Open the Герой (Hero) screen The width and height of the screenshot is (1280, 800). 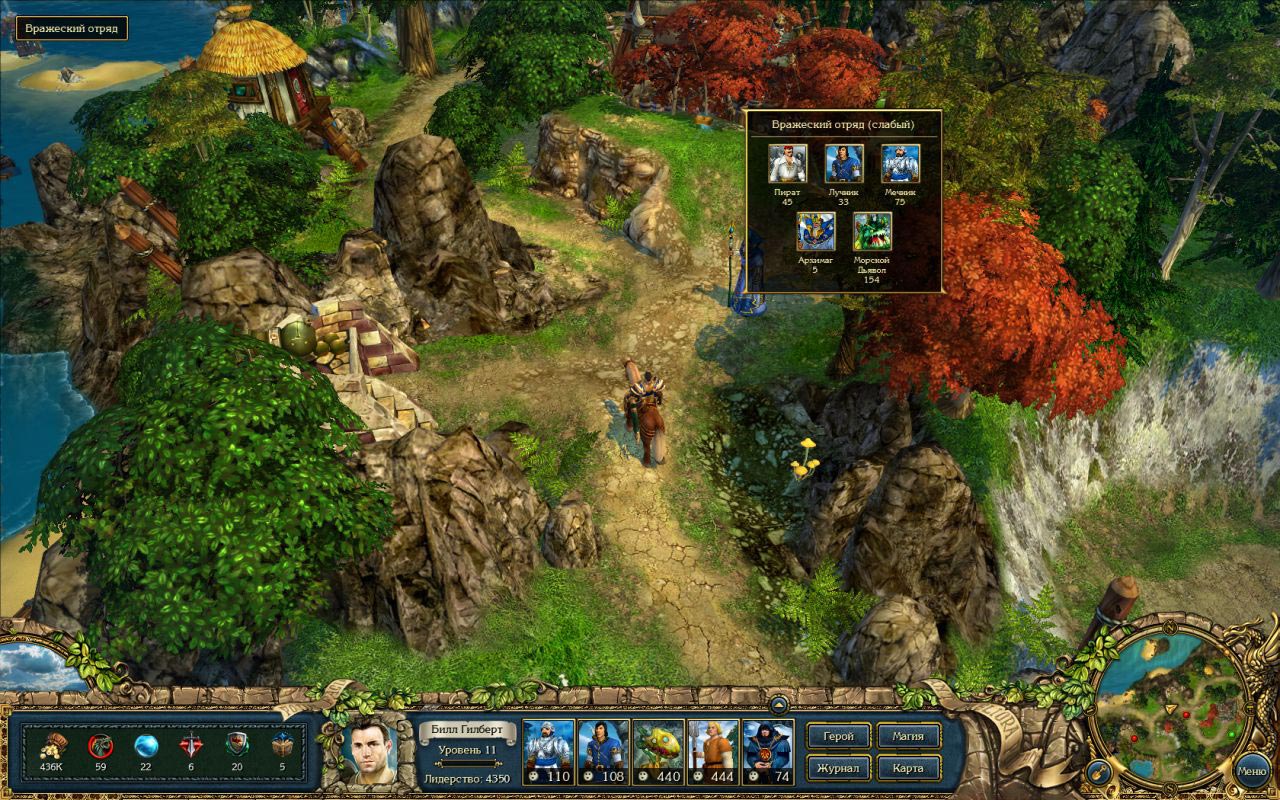838,737
